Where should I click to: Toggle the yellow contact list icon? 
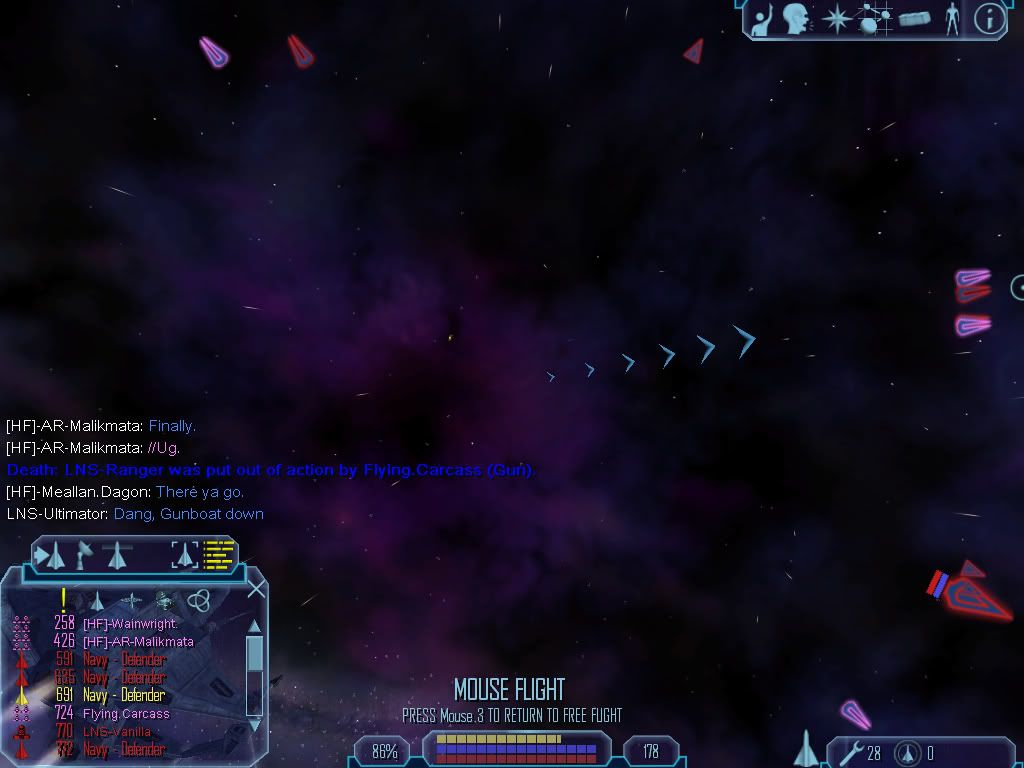(218, 554)
